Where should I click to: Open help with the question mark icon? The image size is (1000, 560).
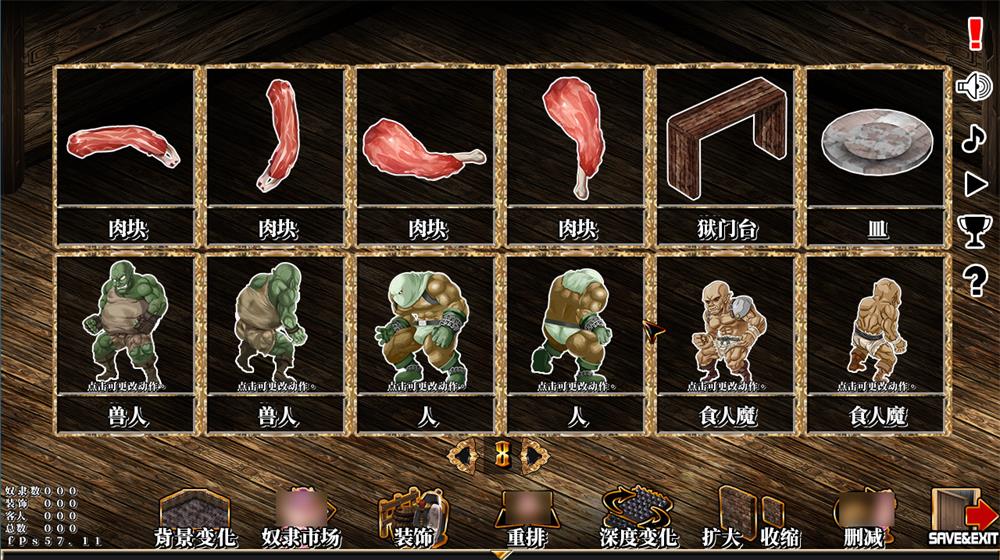click(975, 282)
